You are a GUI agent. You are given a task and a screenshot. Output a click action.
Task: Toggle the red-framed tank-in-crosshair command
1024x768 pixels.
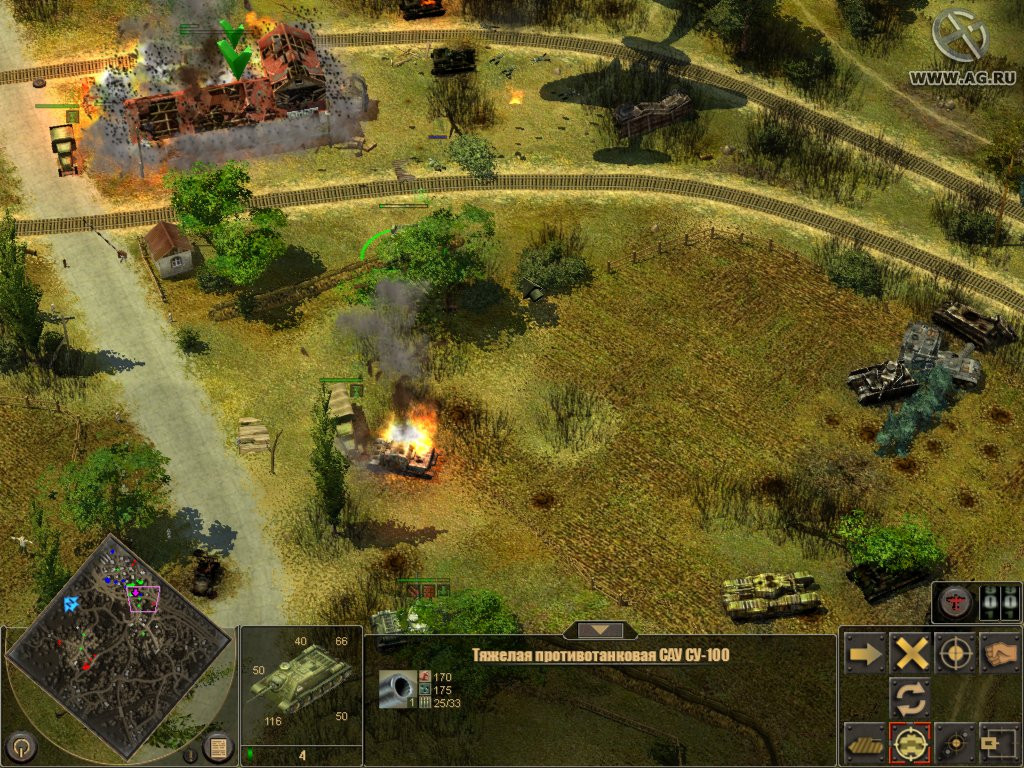tap(911, 742)
